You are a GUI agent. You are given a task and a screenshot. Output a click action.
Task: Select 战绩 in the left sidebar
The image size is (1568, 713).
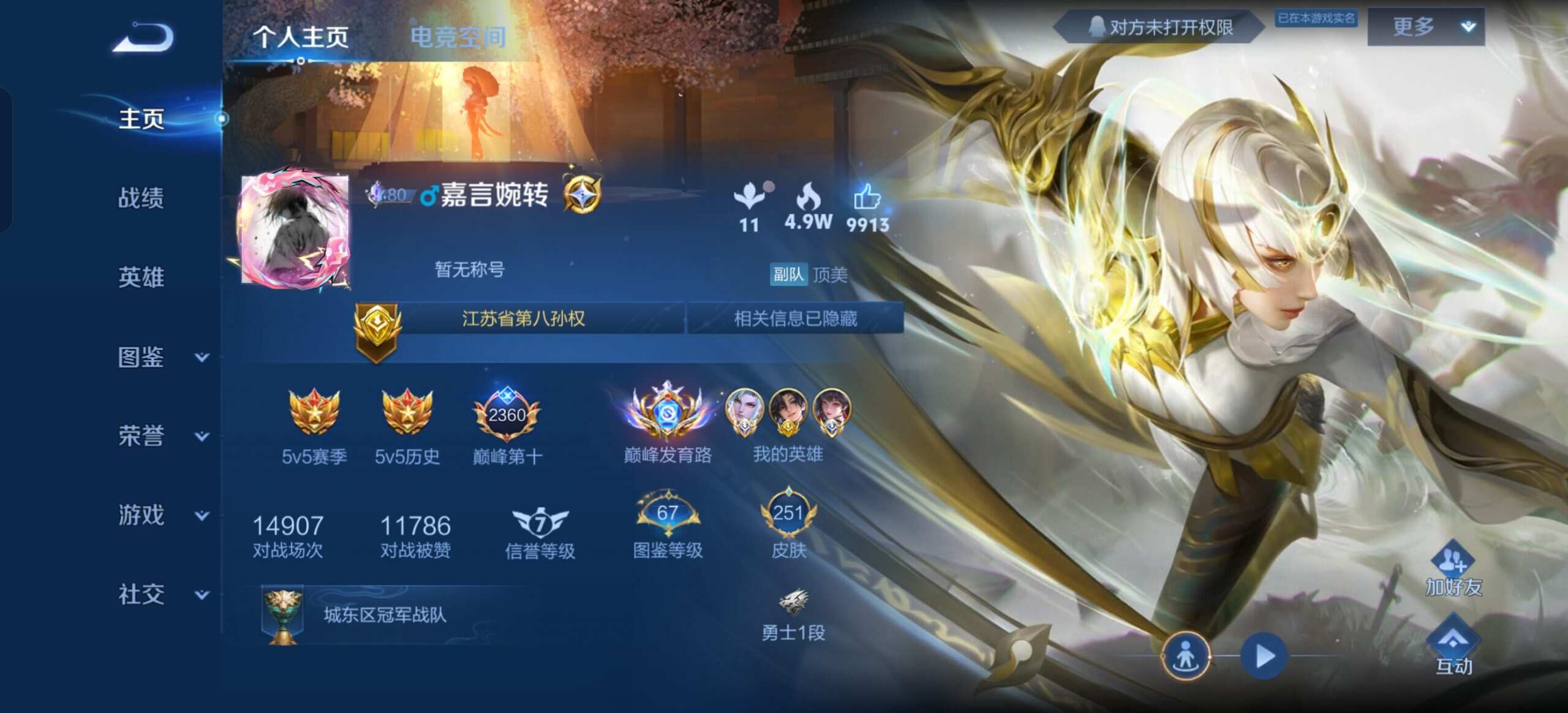pos(141,198)
